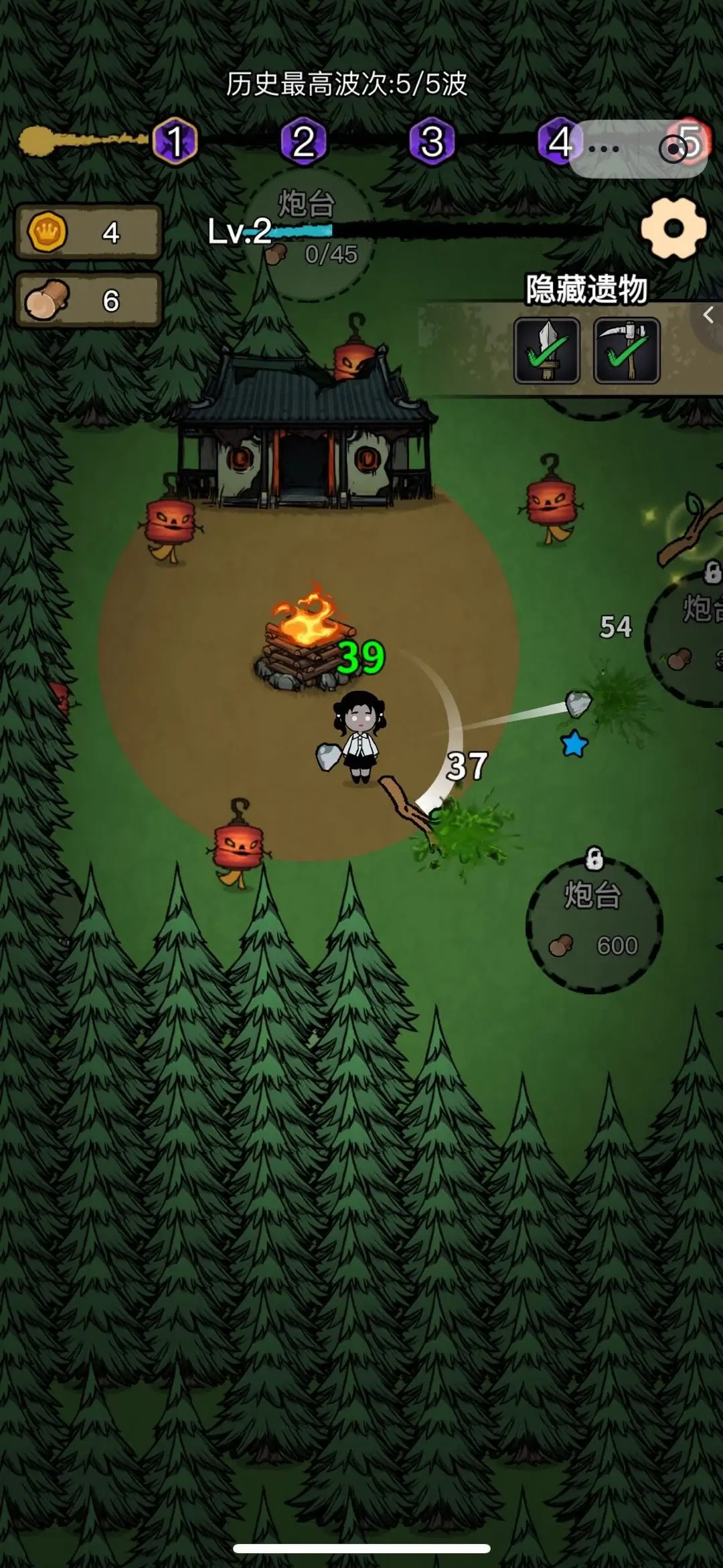The height and width of the screenshot is (1568, 723).
Task: Select the pickaxe relic slot
Action: click(x=627, y=350)
